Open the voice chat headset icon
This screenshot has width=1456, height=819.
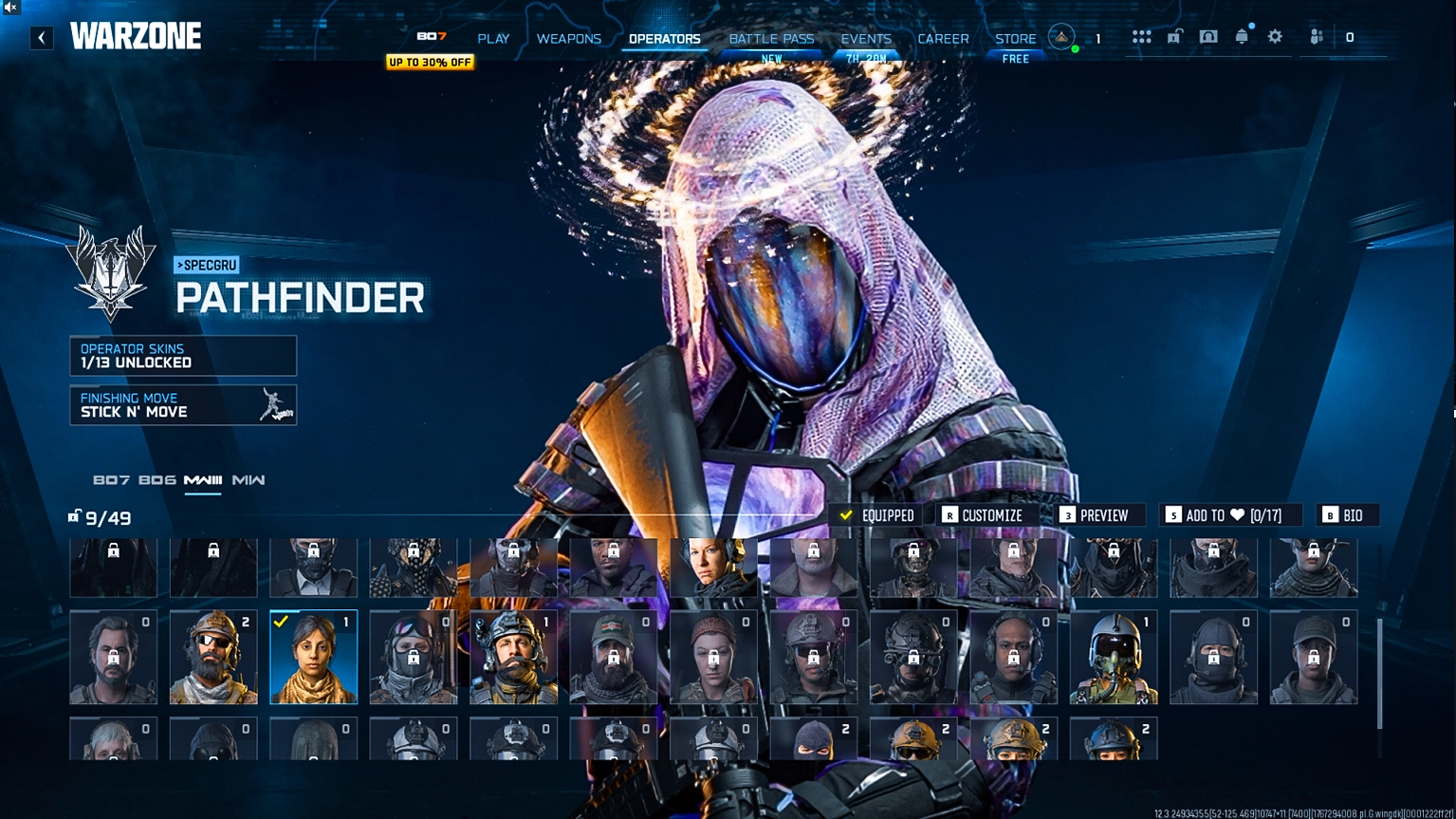(x=1208, y=36)
